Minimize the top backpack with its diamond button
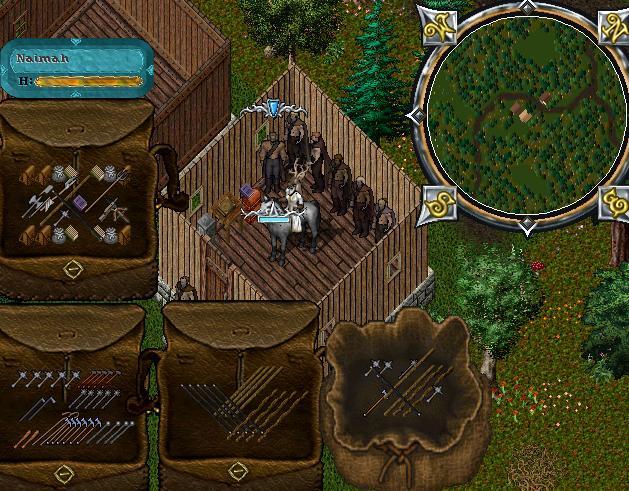 click(x=72, y=268)
